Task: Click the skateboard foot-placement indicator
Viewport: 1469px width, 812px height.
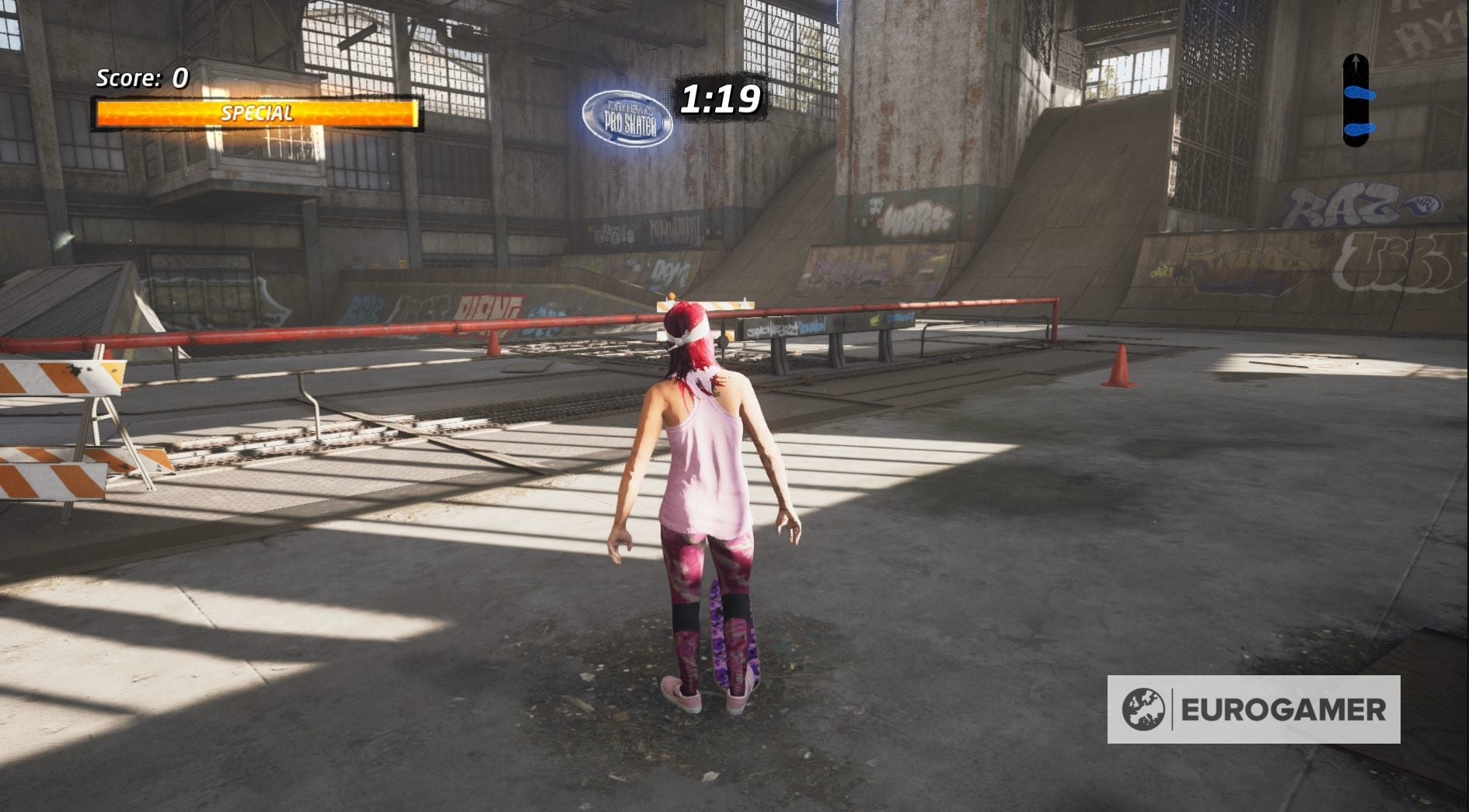Action: click(x=1357, y=101)
